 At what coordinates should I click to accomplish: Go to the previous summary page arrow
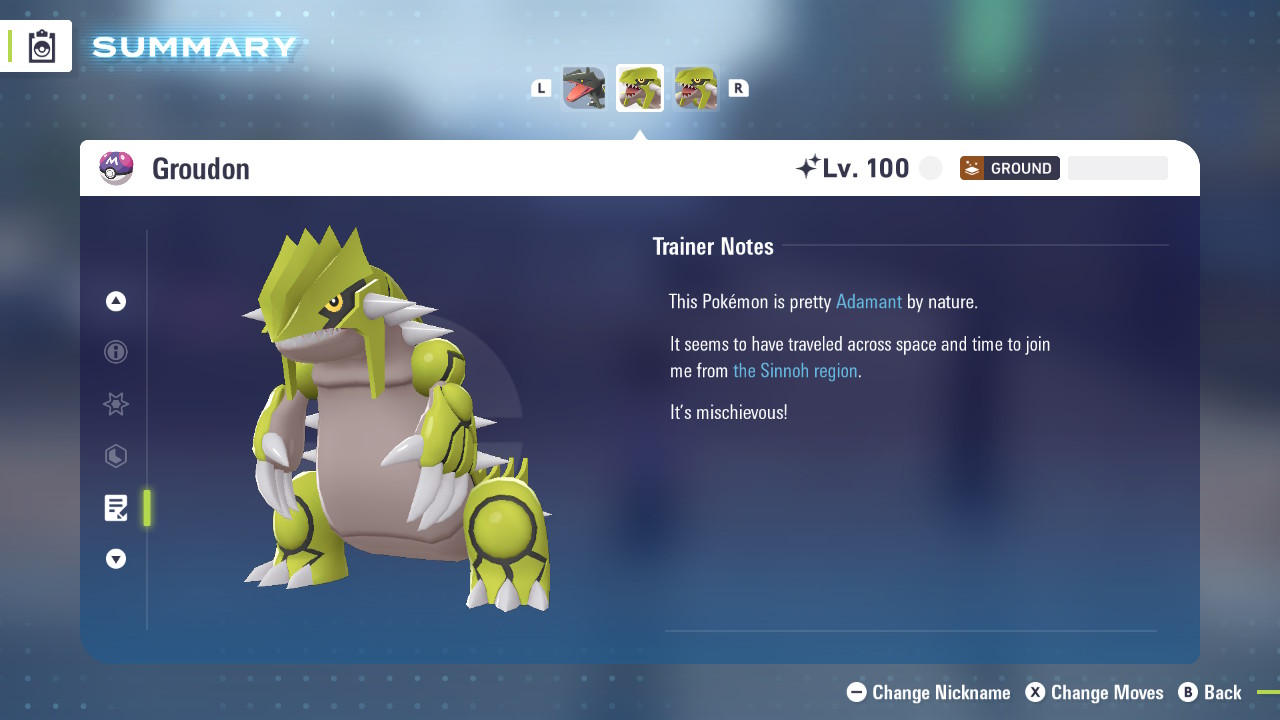116,301
